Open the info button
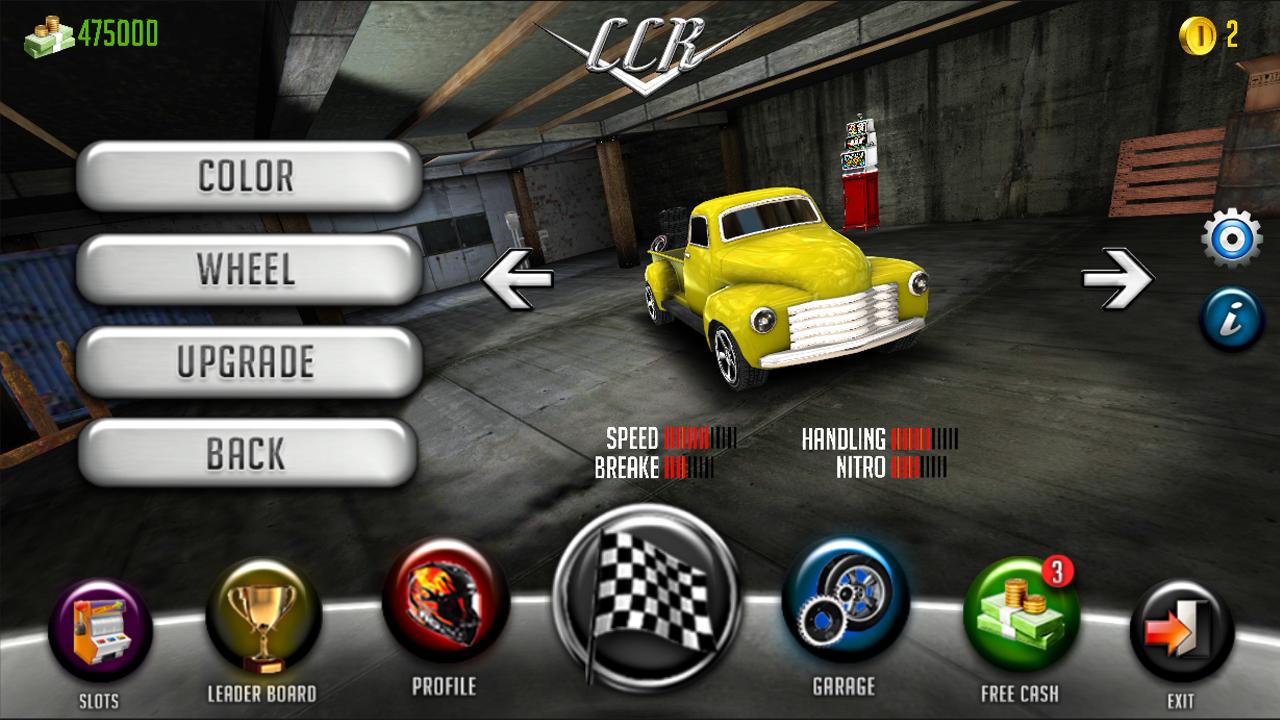1280x720 pixels. [1231, 320]
